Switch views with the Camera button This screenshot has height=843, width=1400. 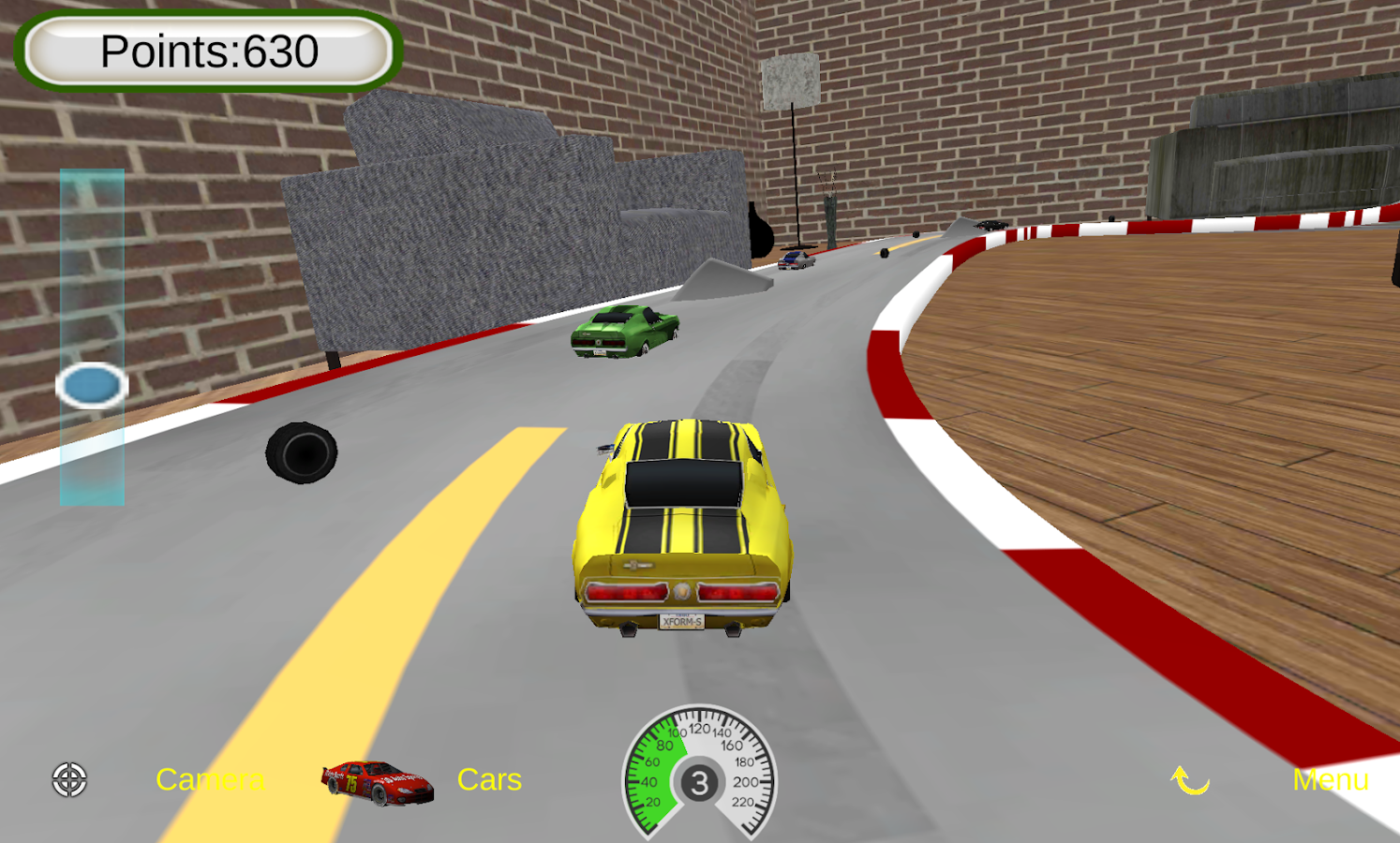pos(211,779)
